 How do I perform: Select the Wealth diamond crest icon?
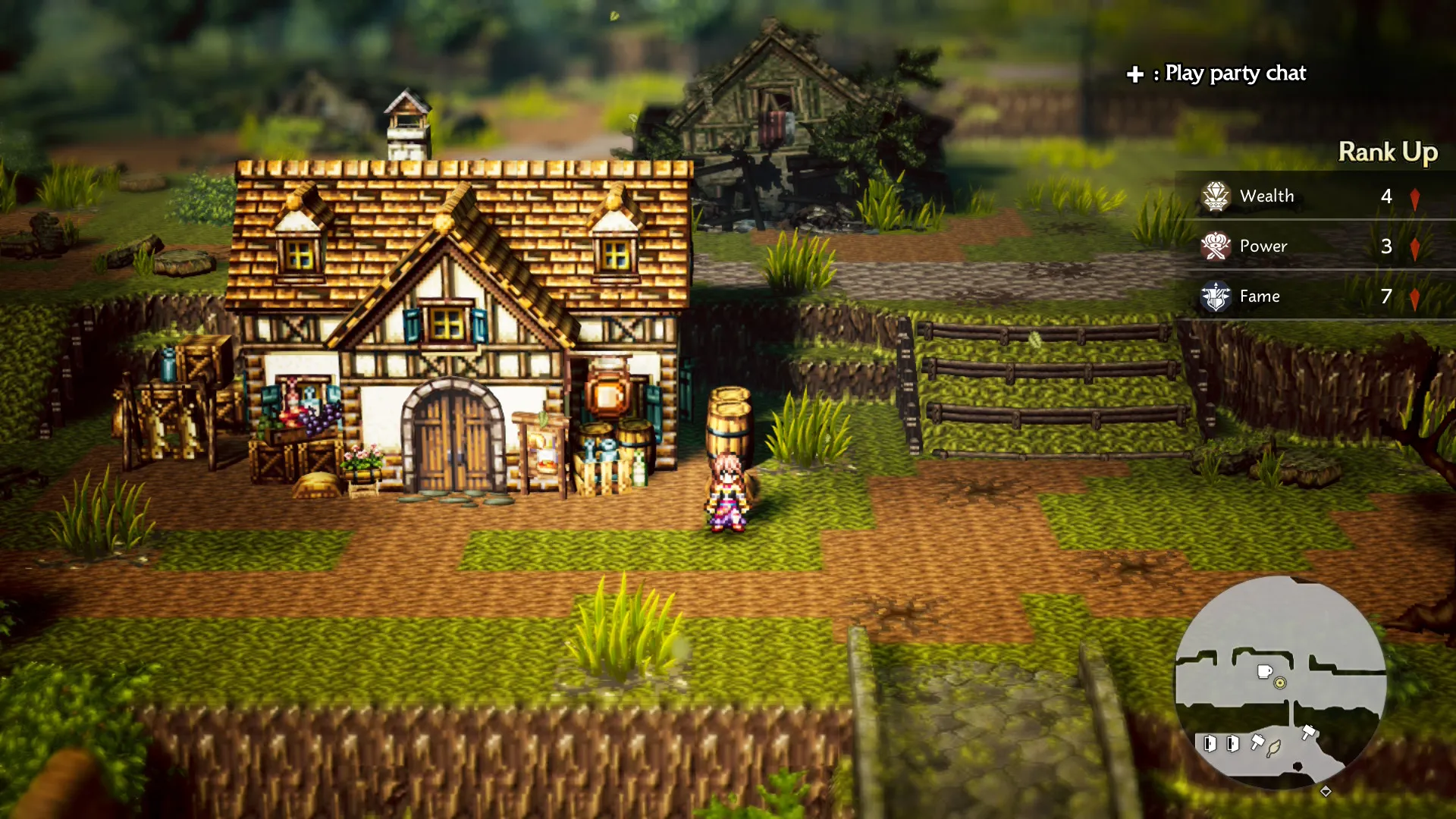point(1216,196)
